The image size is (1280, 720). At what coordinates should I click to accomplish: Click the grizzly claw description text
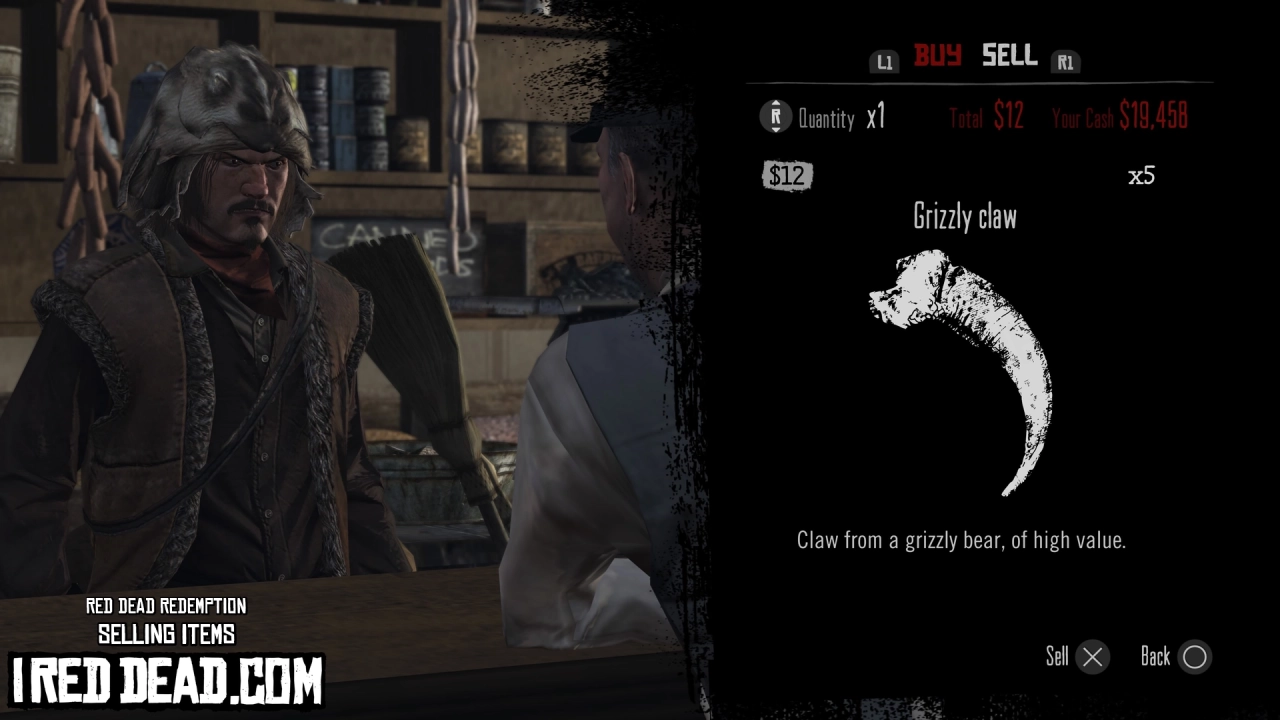tap(961, 540)
